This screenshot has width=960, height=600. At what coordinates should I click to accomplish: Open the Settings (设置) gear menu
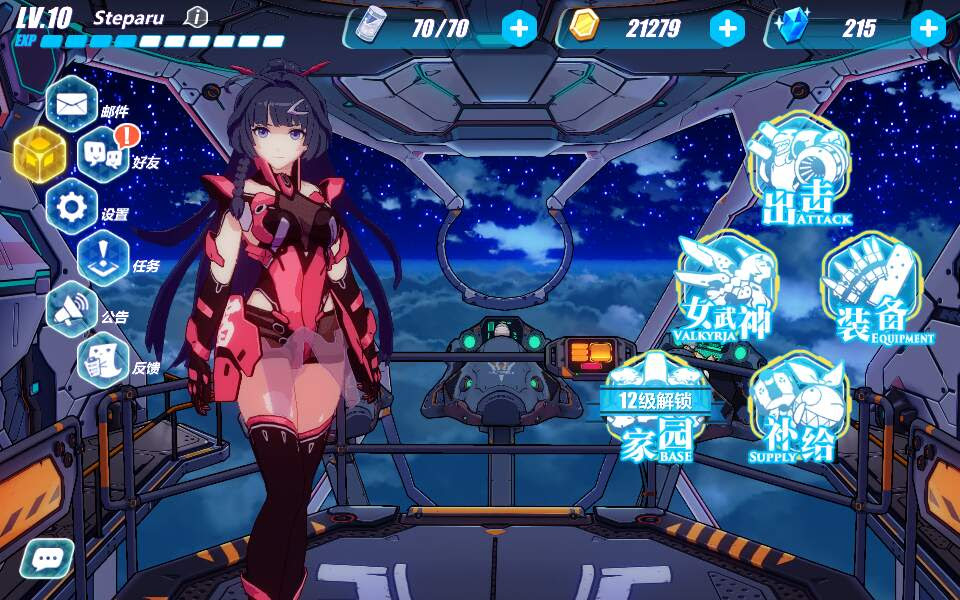72,207
